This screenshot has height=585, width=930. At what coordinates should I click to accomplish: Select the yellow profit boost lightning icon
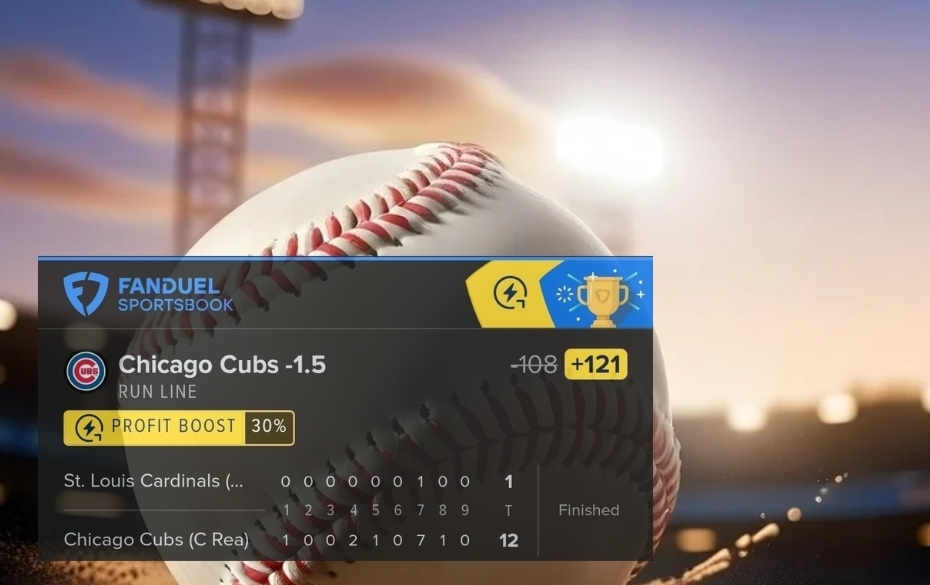tap(511, 293)
